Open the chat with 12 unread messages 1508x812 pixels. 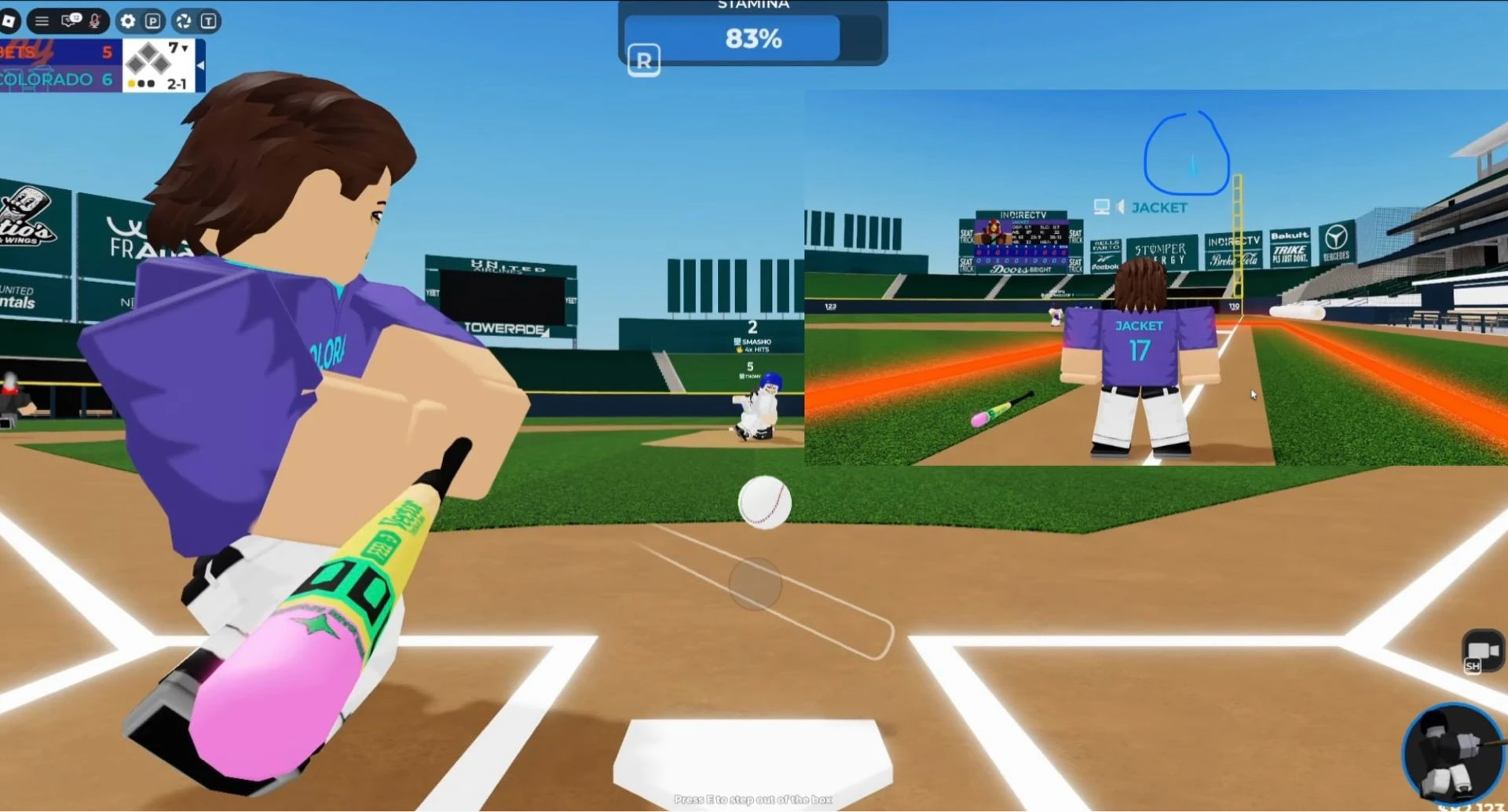coord(70,20)
